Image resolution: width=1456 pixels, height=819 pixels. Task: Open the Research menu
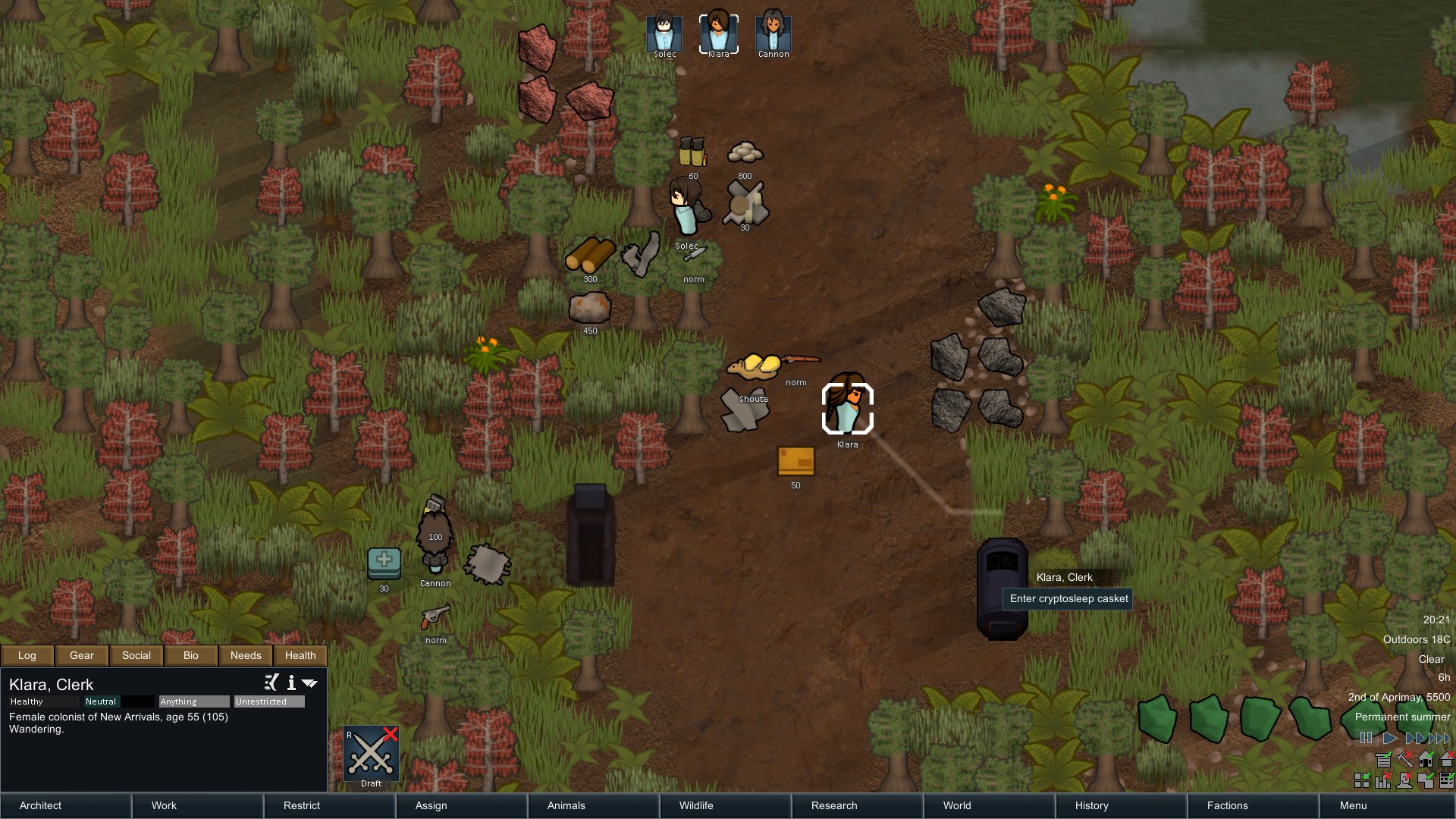point(857,805)
